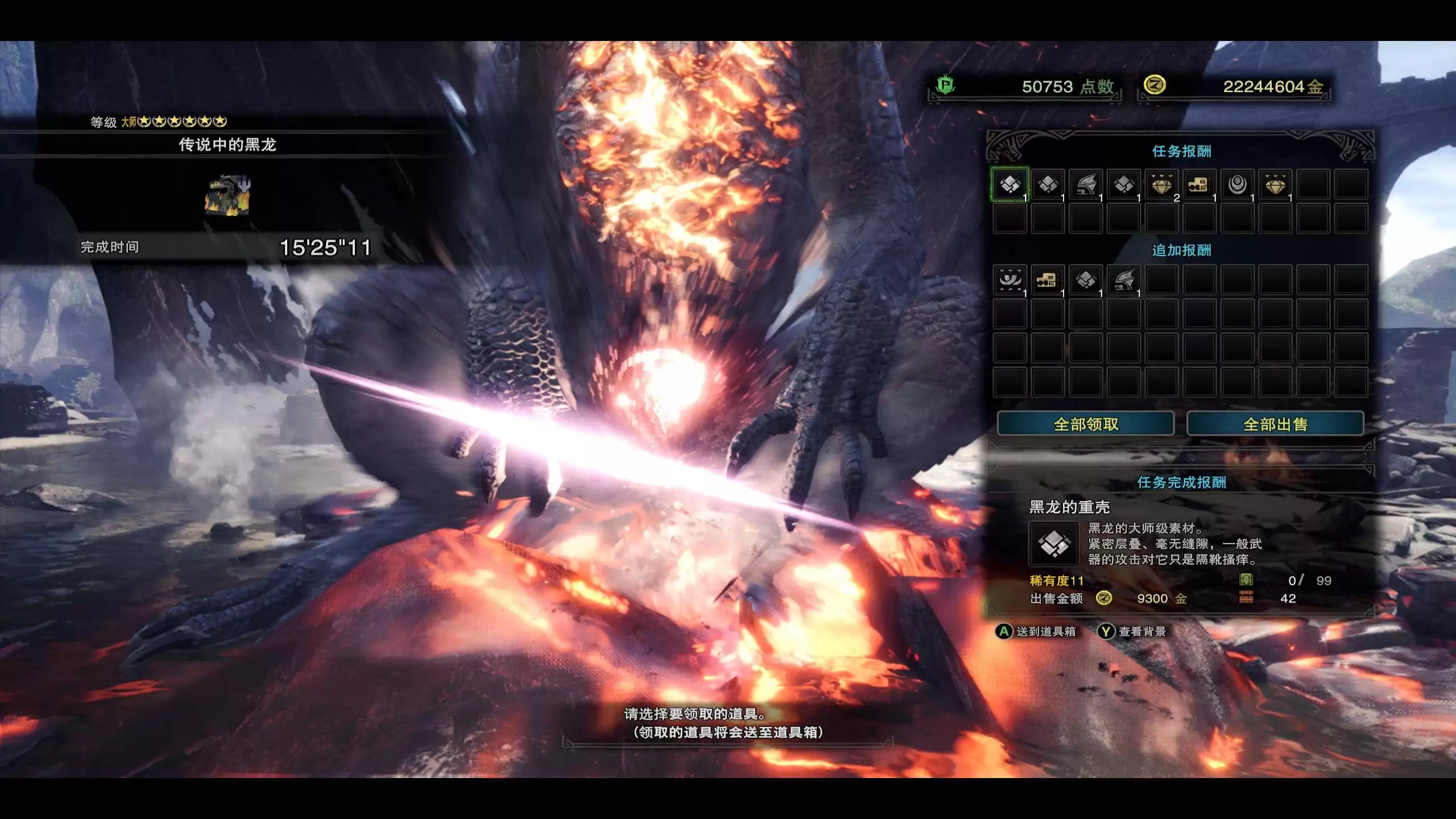
Task: Pick the wing item in quest rewards
Action: 1086,185
